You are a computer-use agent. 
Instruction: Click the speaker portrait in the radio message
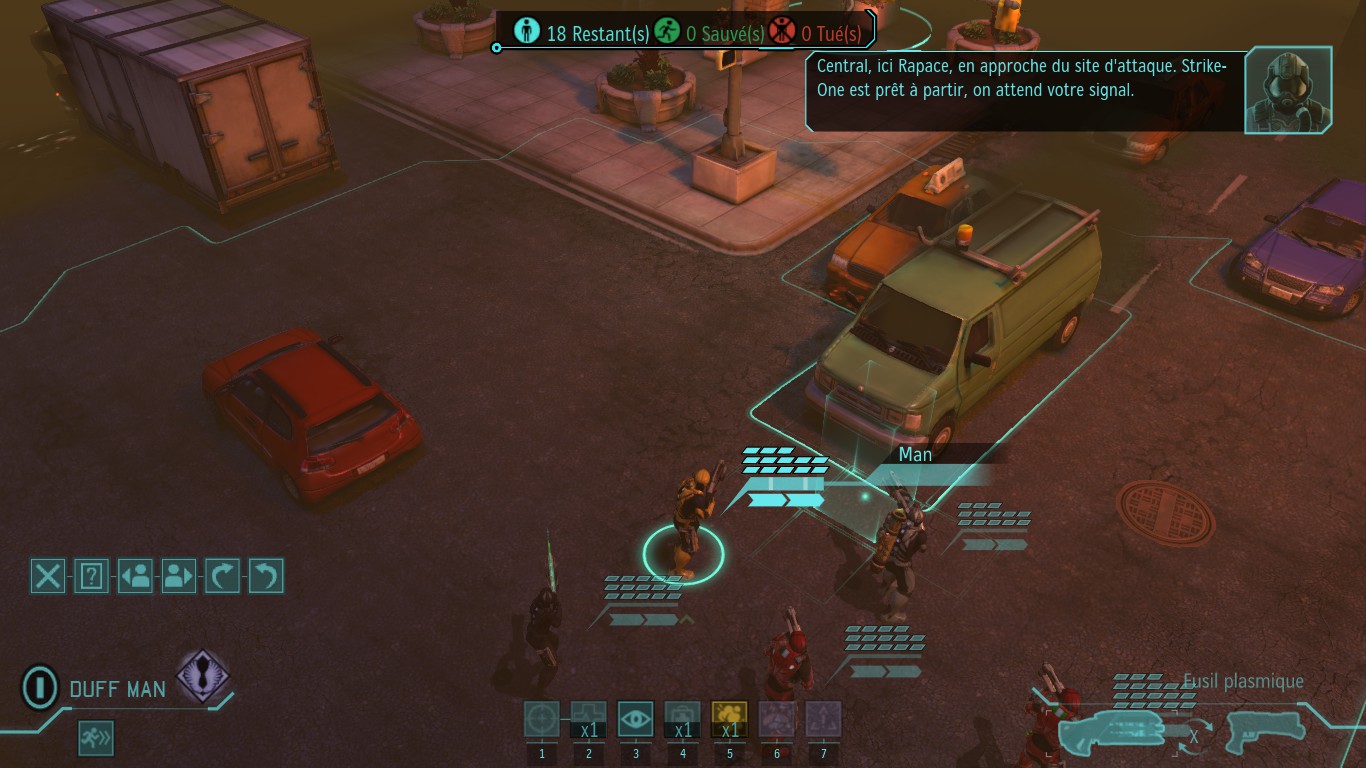point(1288,90)
